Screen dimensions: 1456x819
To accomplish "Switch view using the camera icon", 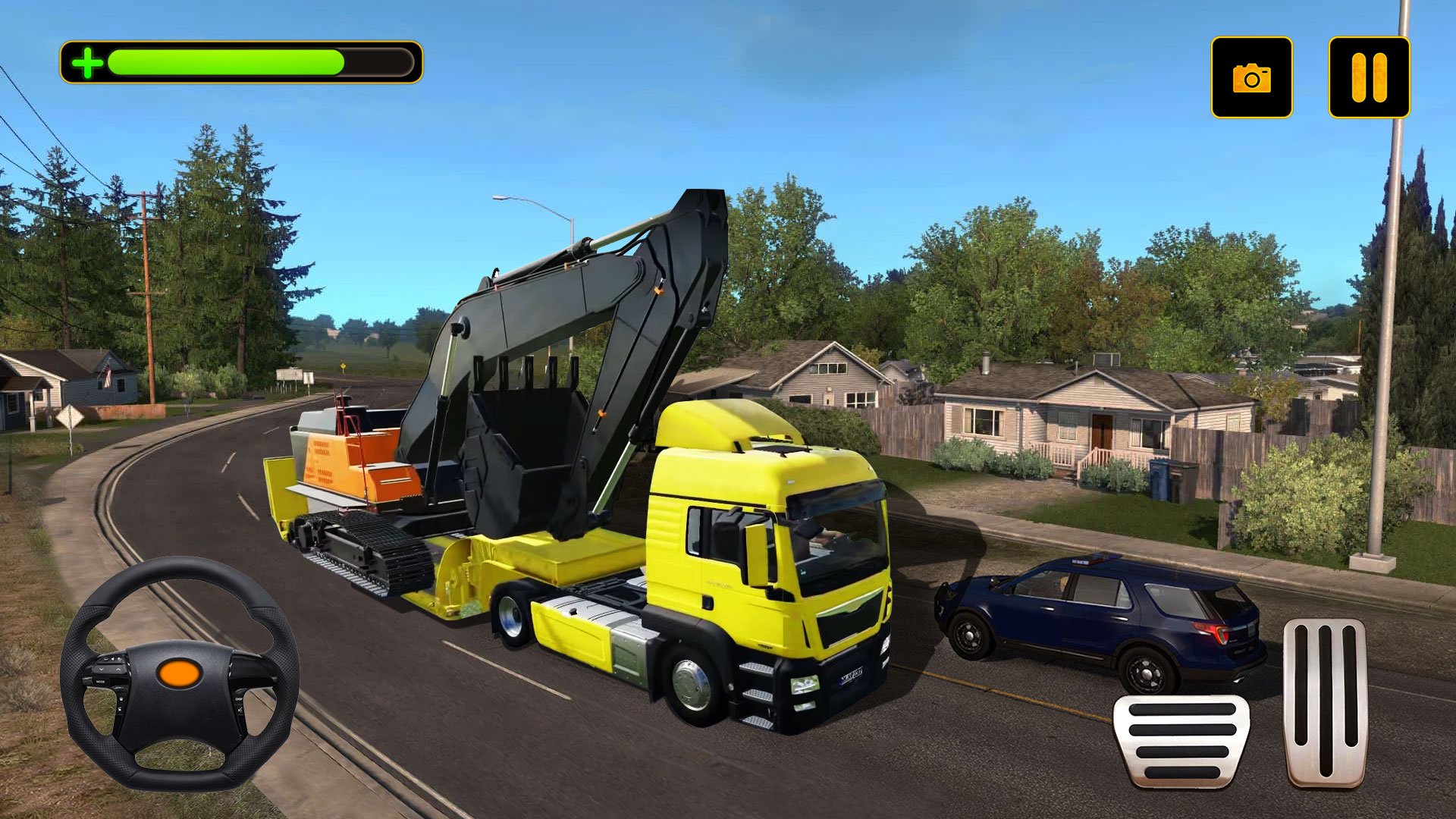I will (x=1251, y=77).
